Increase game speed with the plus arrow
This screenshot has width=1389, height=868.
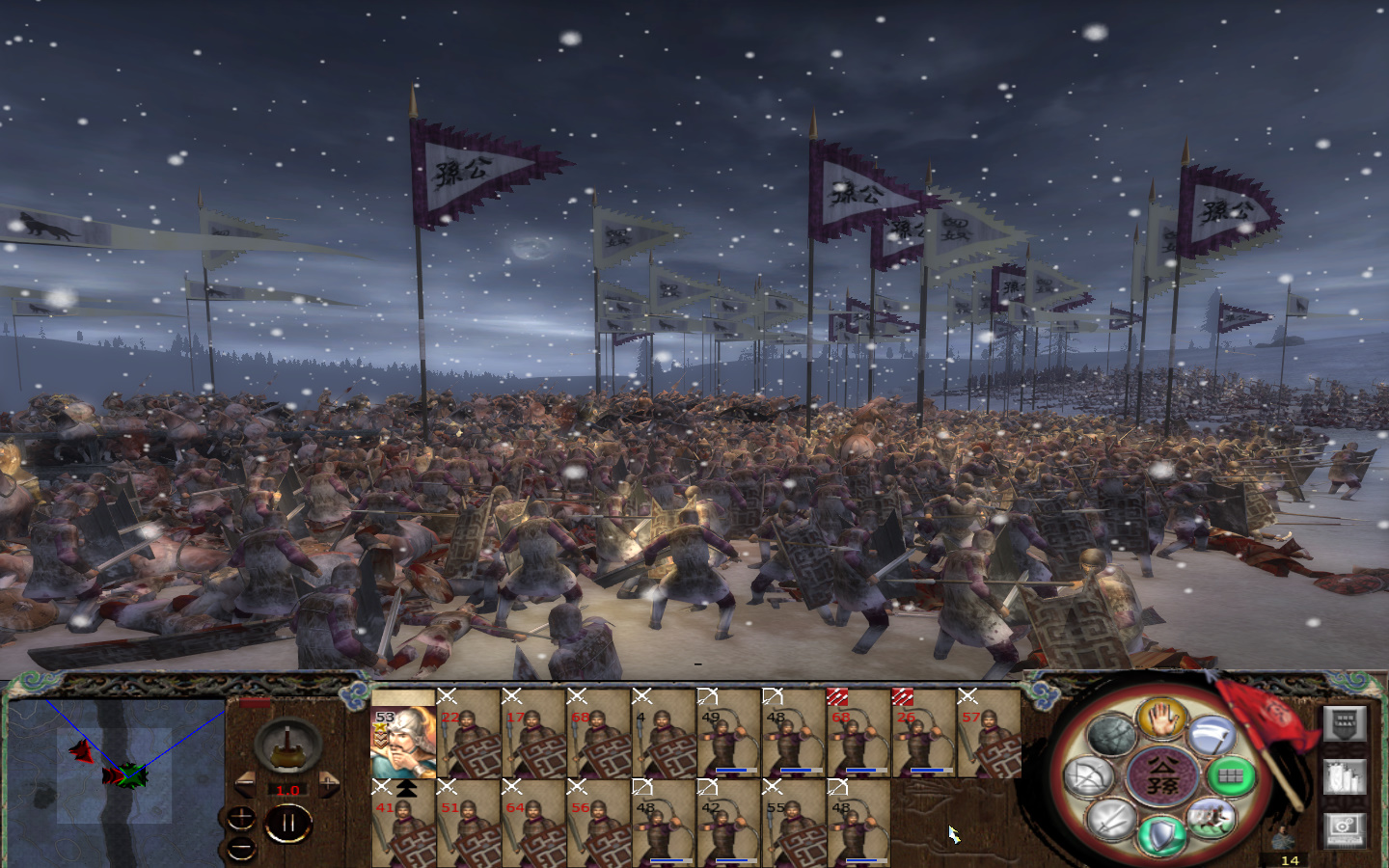[329, 784]
